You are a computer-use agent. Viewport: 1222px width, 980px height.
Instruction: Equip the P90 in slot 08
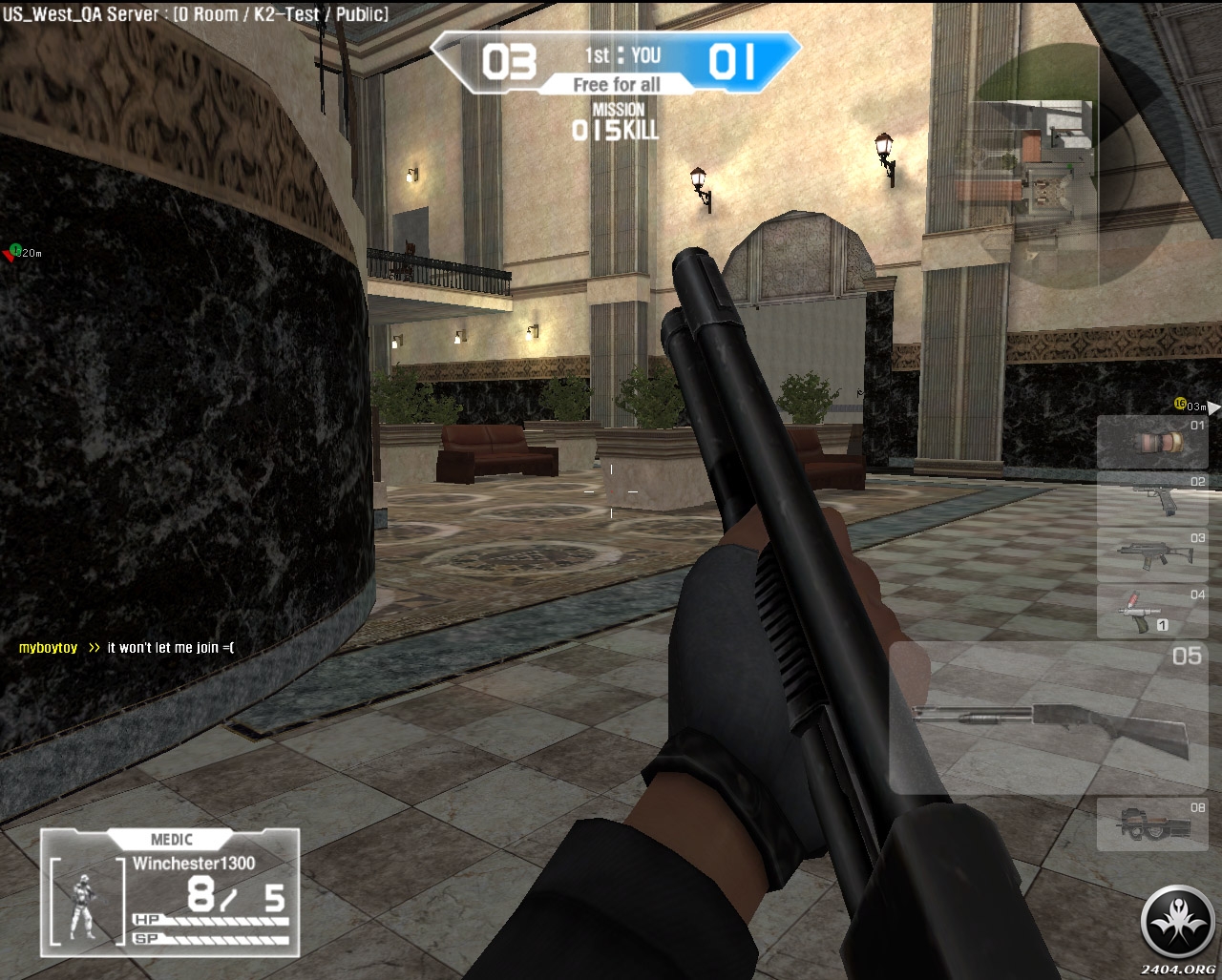(x=1151, y=824)
